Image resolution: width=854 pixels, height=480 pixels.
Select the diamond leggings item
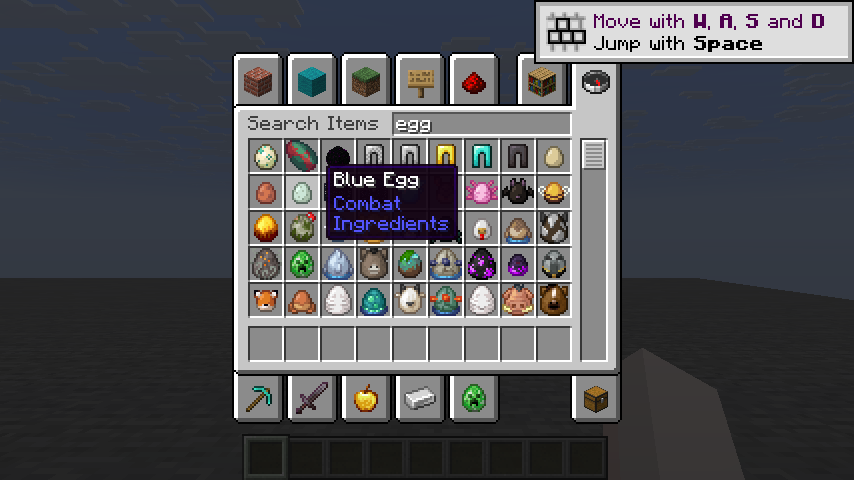481,156
